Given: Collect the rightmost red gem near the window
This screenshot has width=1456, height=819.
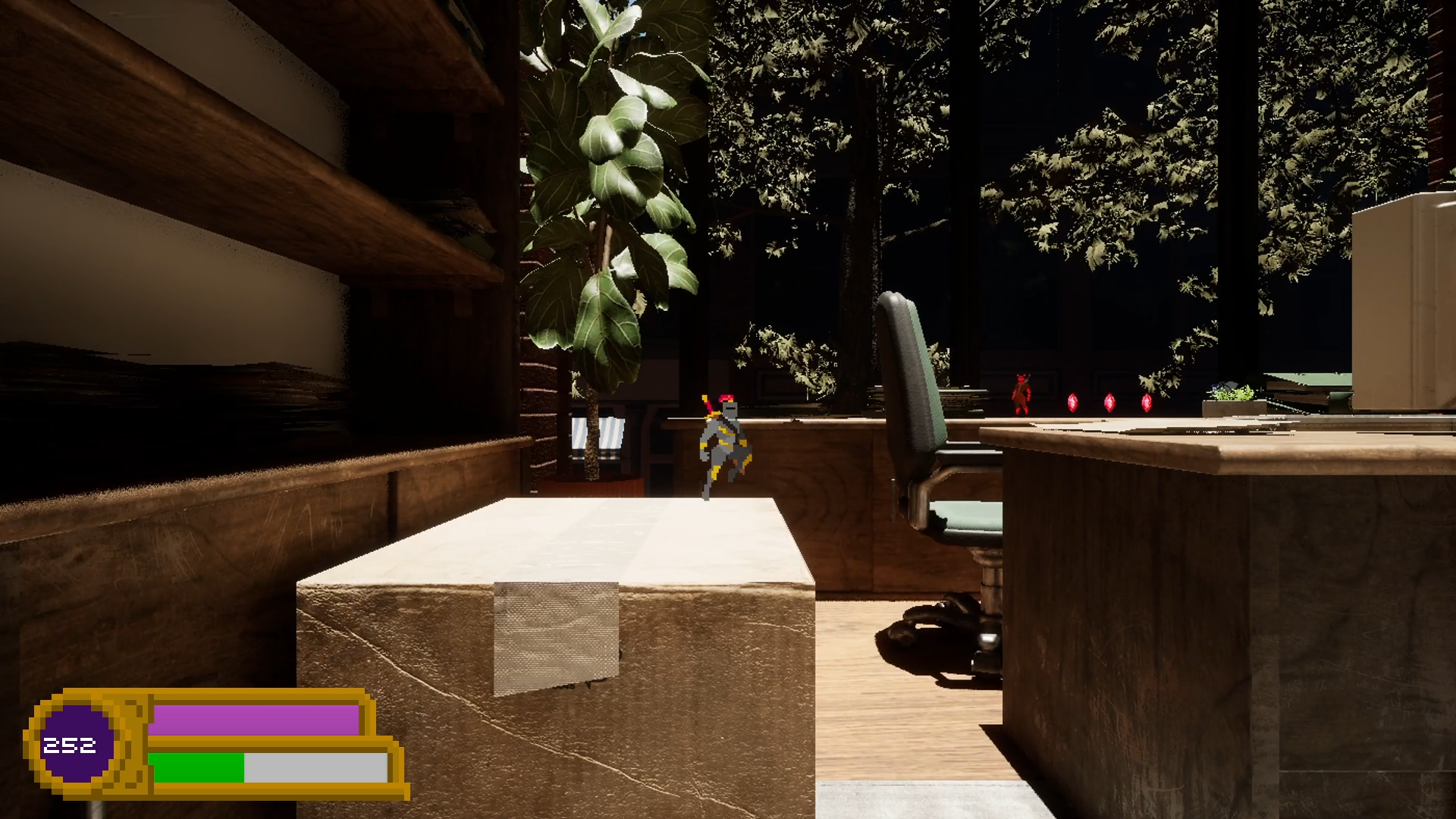Looking at the screenshot, I should point(1147,402).
